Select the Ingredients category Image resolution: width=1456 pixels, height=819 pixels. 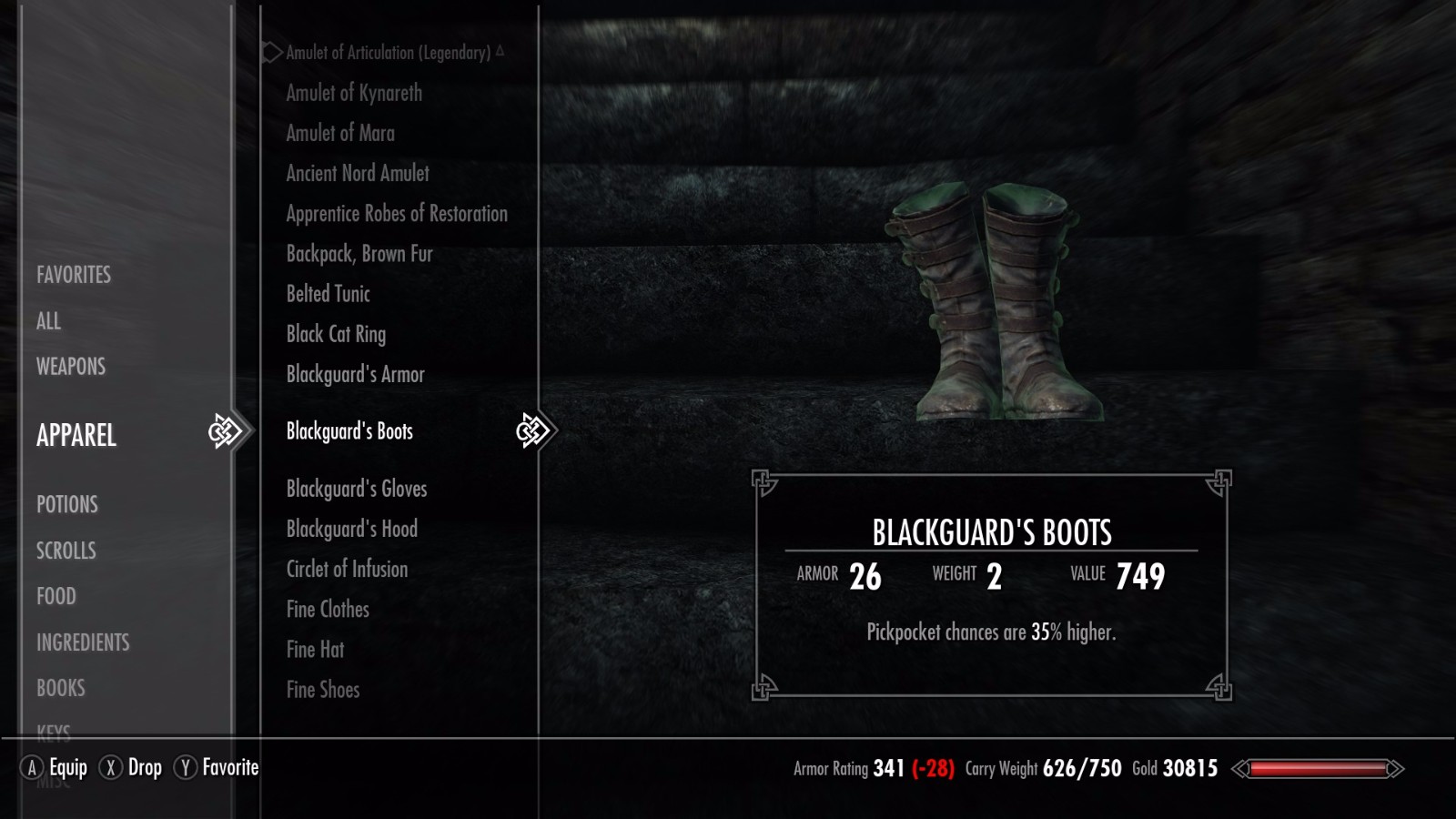pyautogui.click(x=83, y=642)
